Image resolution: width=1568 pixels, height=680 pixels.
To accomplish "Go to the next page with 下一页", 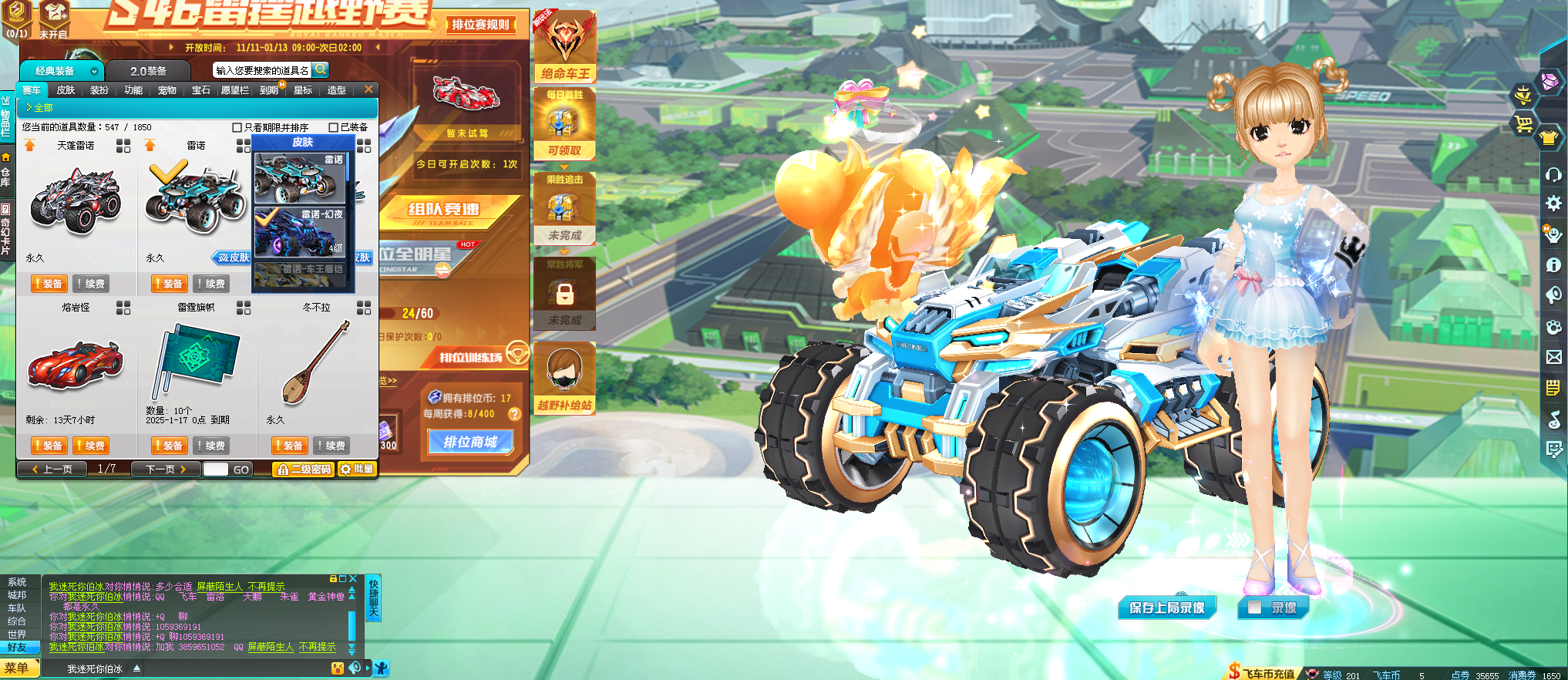I will tap(166, 469).
